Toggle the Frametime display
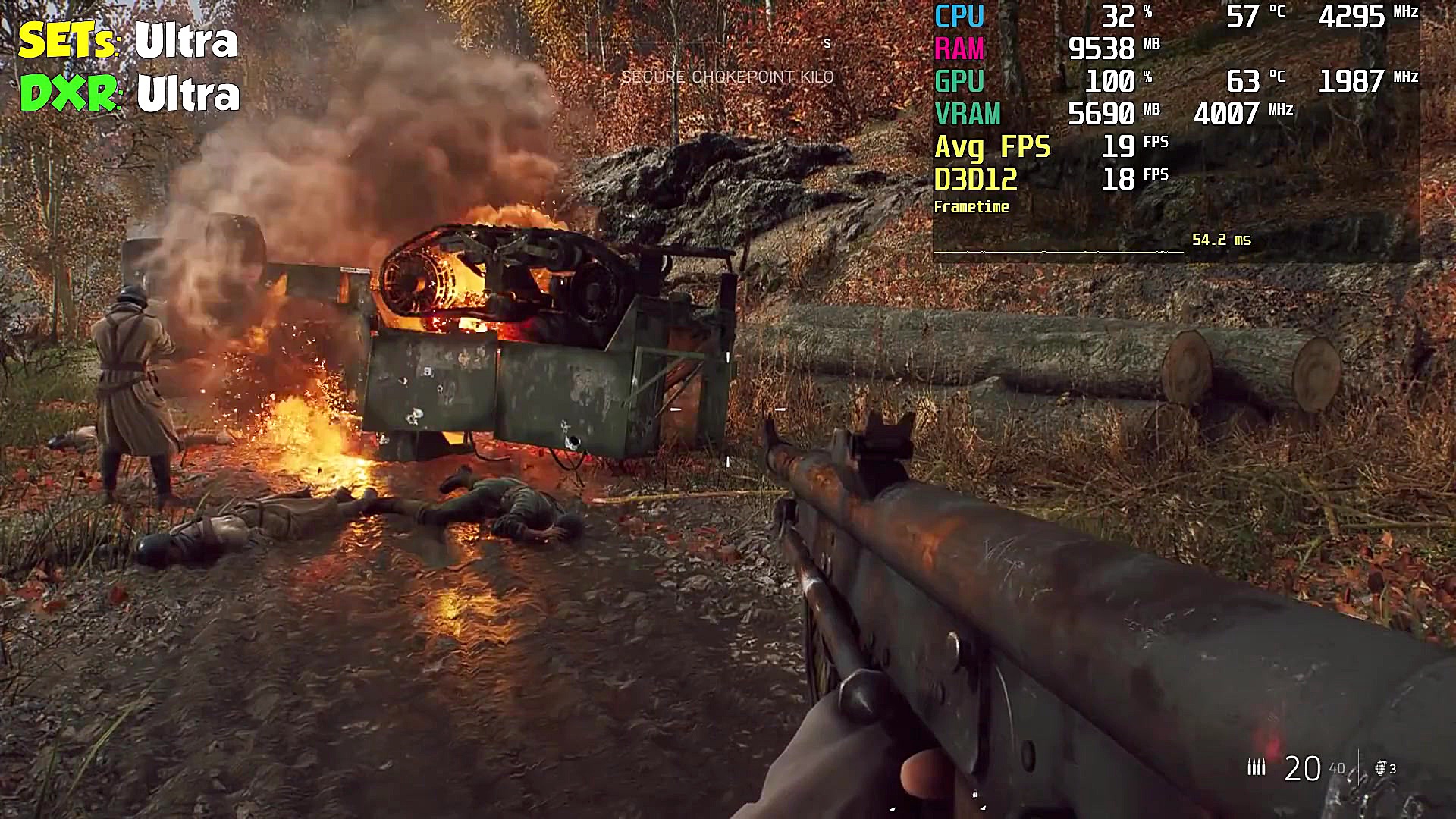The image size is (1456, 819). (x=972, y=206)
